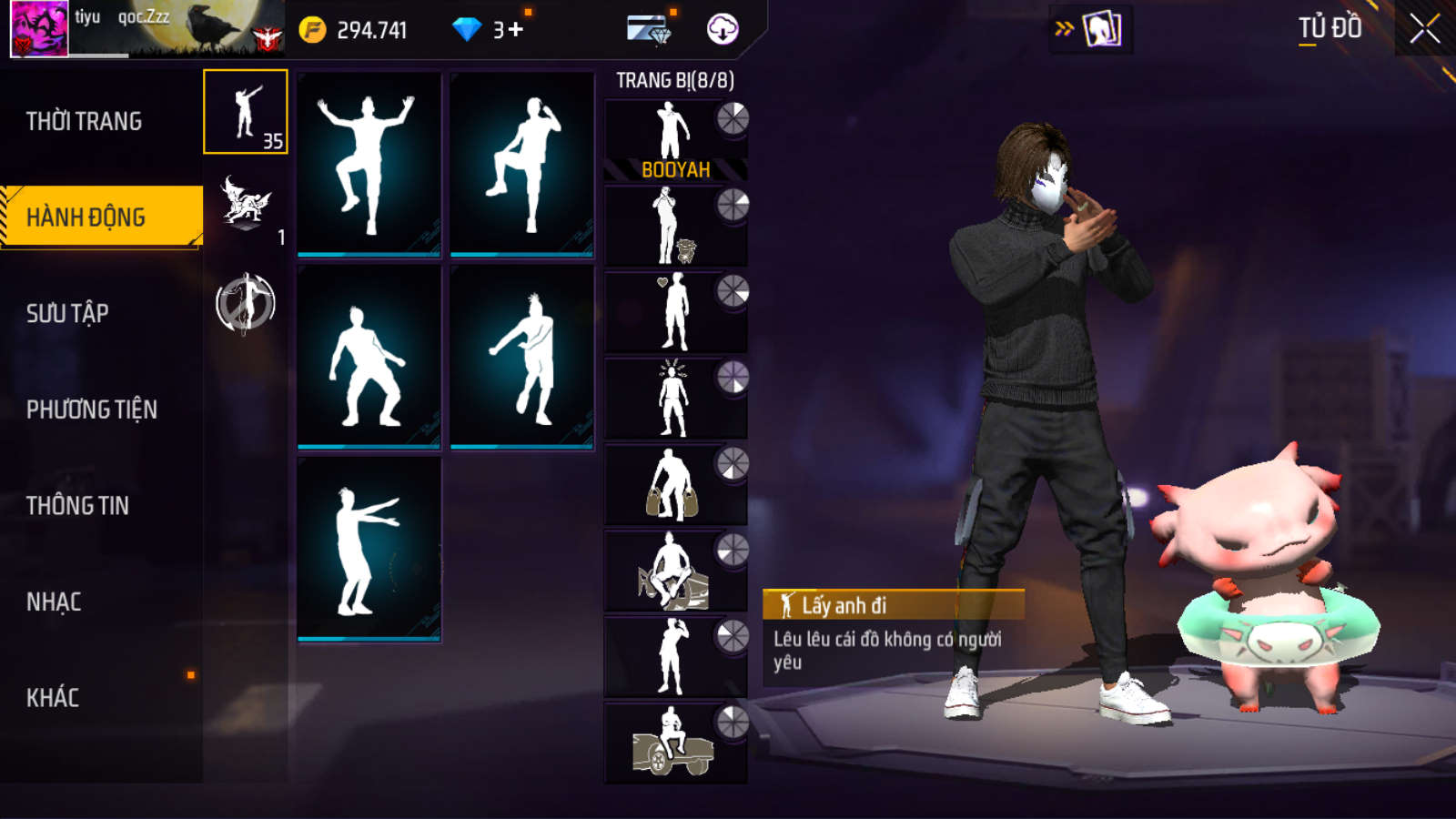Image resolution: width=1456 pixels, height=819 pixels.
Task: Select the Sưu Tập category
Action: 67,313
